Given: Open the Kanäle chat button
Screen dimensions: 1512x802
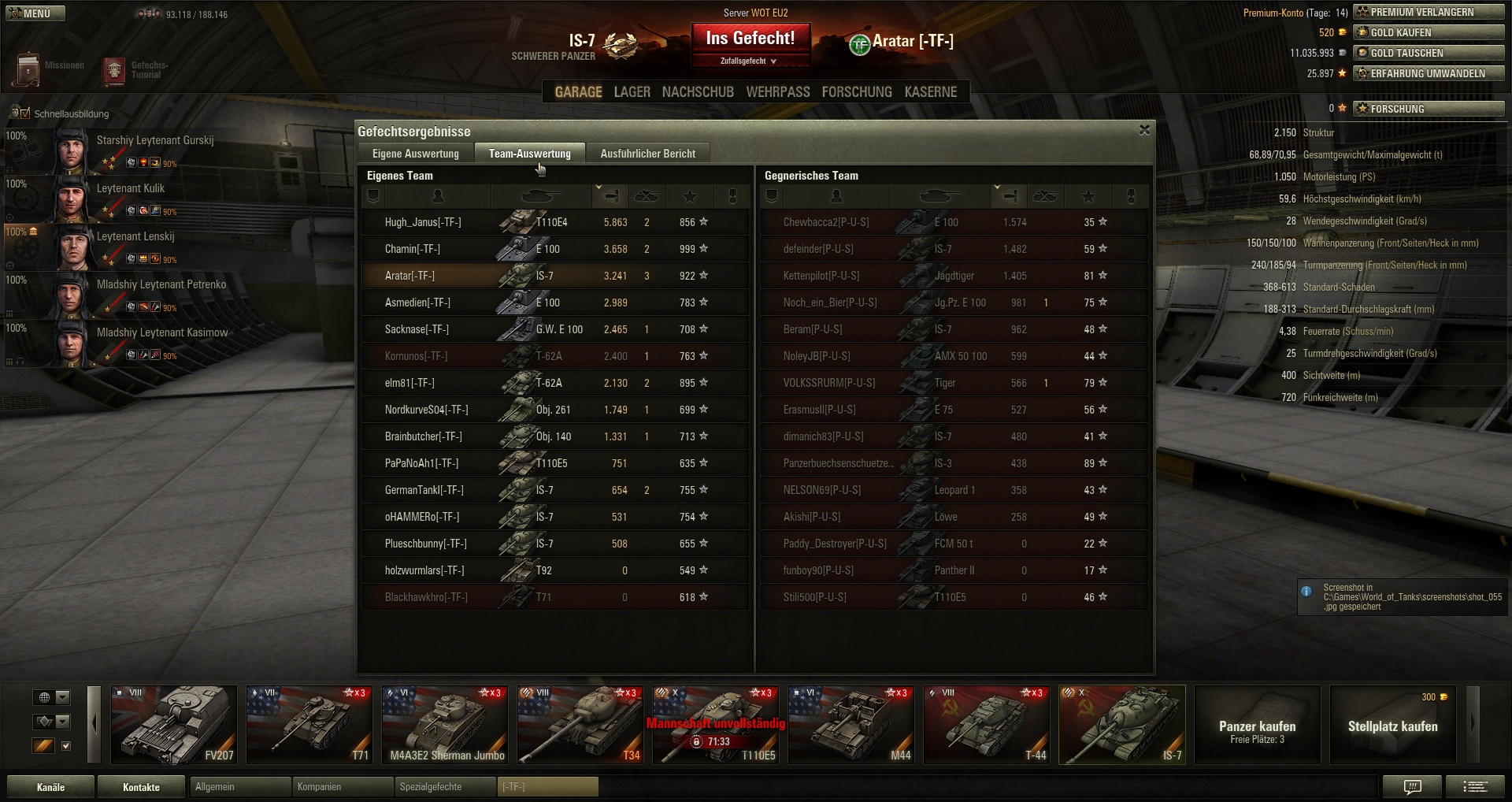Looking at the screenshot, I should 50,787.
